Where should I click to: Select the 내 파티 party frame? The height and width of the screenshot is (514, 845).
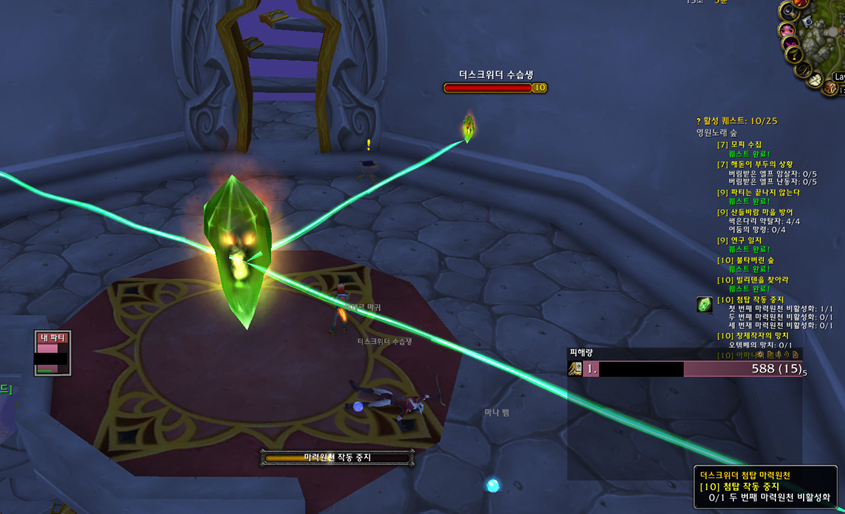(52, 354)
